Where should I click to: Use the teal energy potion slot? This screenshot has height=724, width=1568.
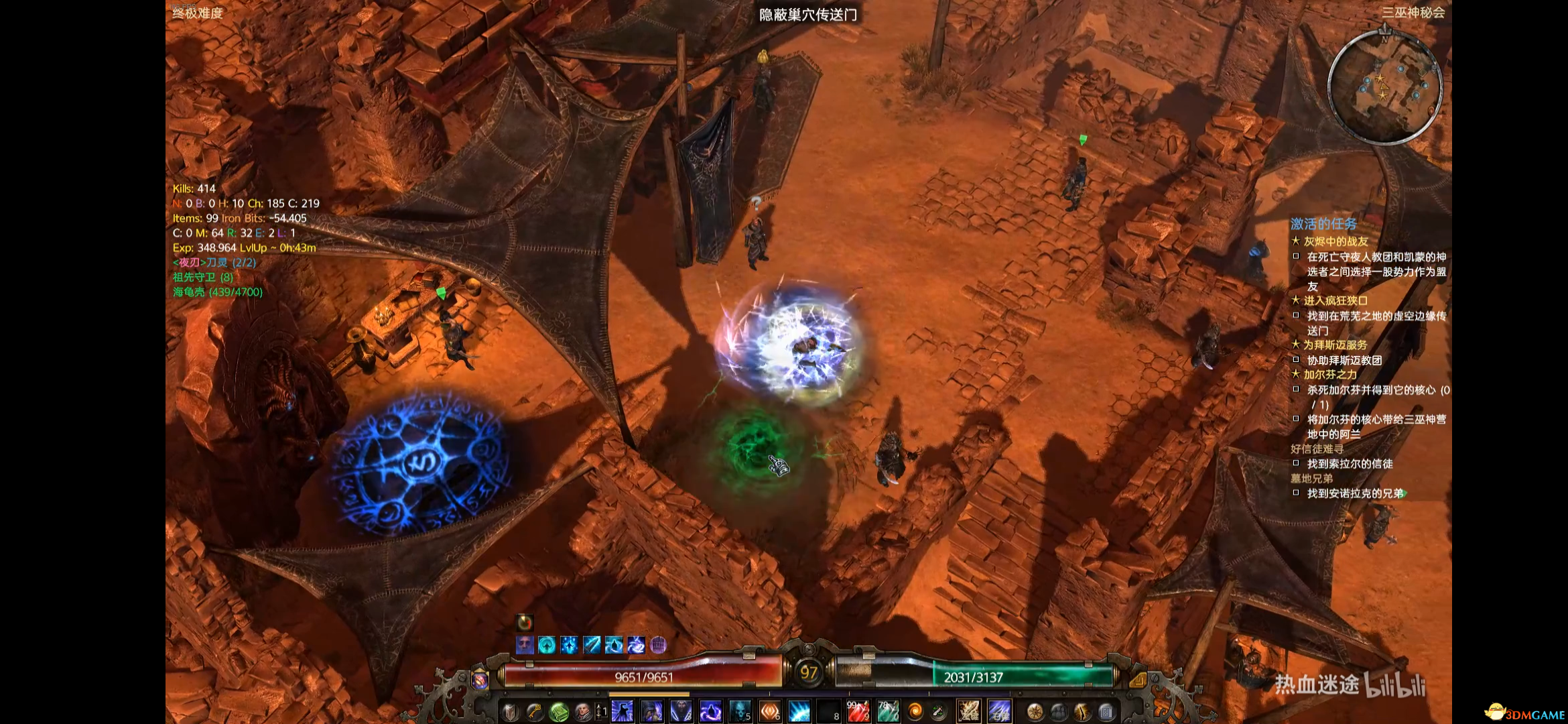coord(888,711)
